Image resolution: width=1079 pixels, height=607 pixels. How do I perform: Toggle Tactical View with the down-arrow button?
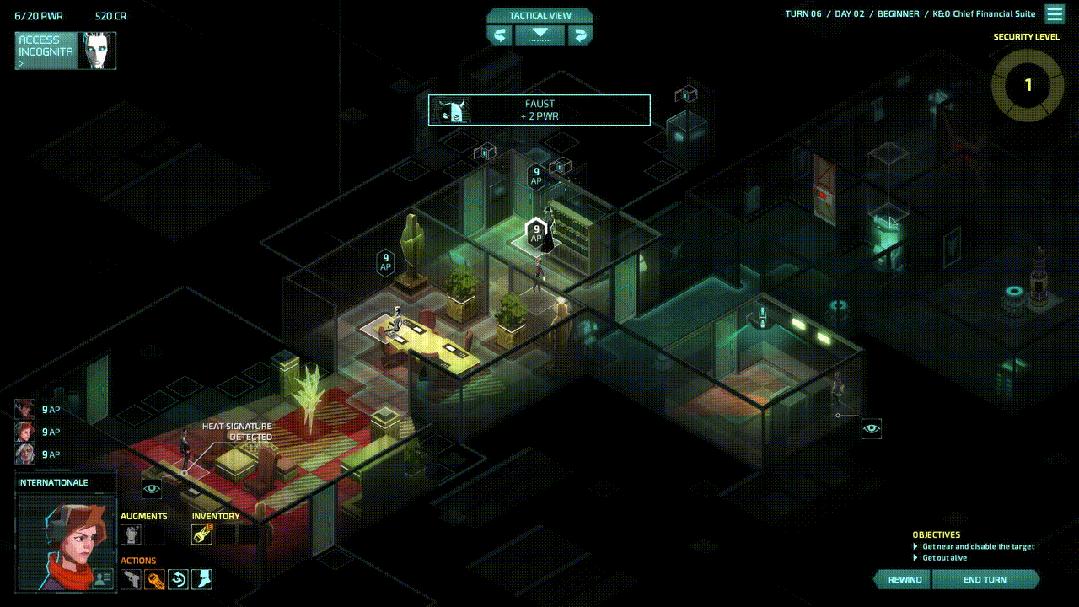tap(540, 35)
